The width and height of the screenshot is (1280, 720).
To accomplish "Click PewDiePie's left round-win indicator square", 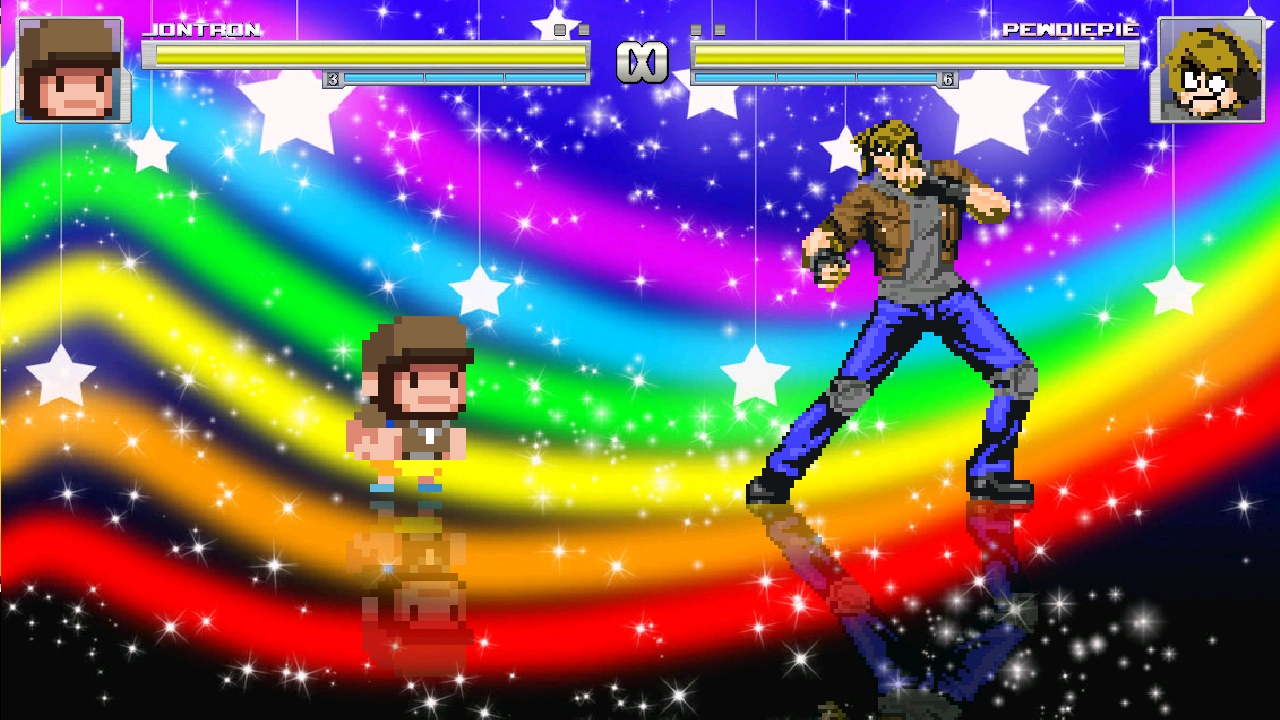I will click(695, 29).
